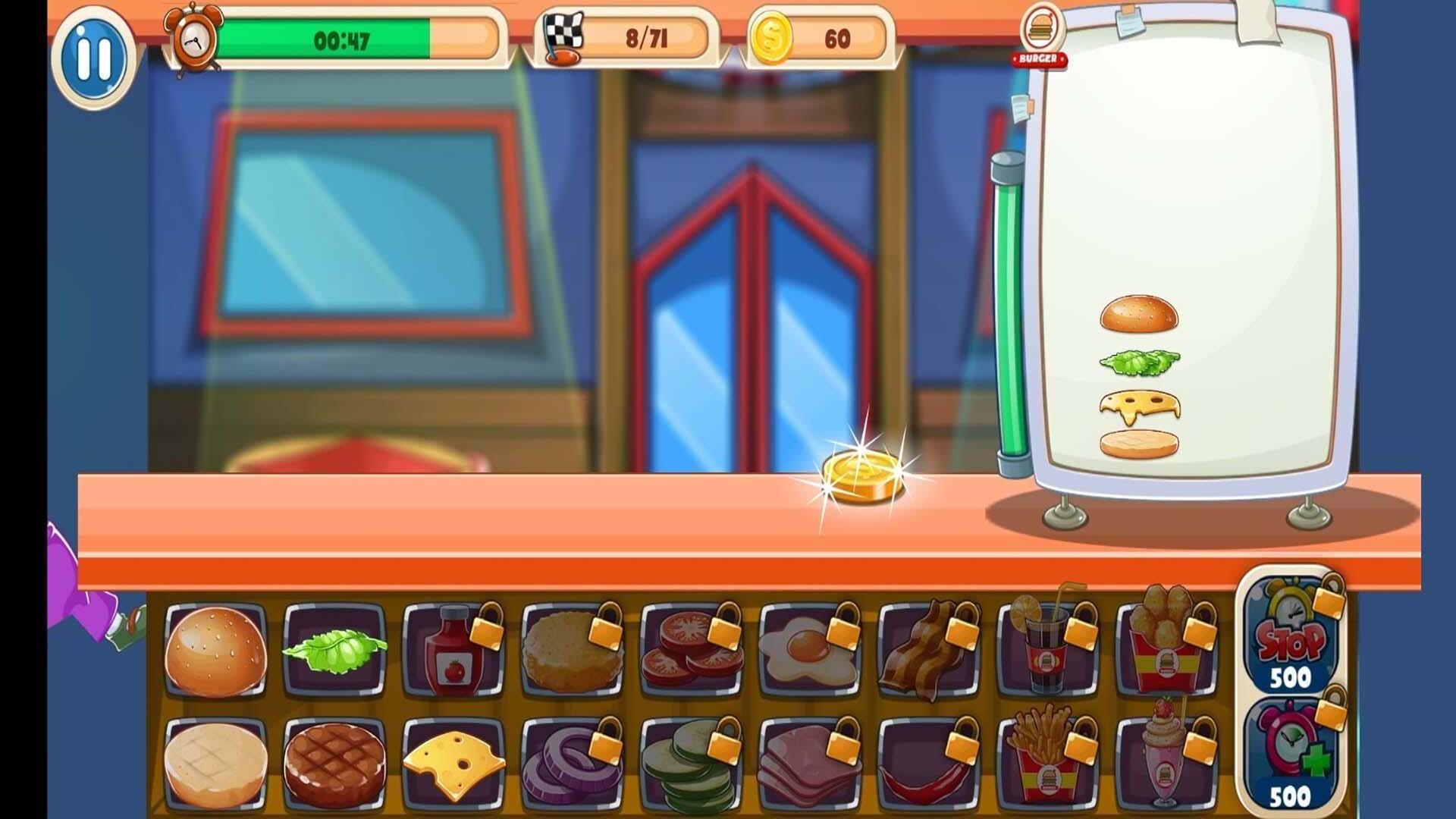The width and height of the screenshot is (1456, 819).
Task: Choose the bottom bun ingredient
Action: [x=216, y=764]
